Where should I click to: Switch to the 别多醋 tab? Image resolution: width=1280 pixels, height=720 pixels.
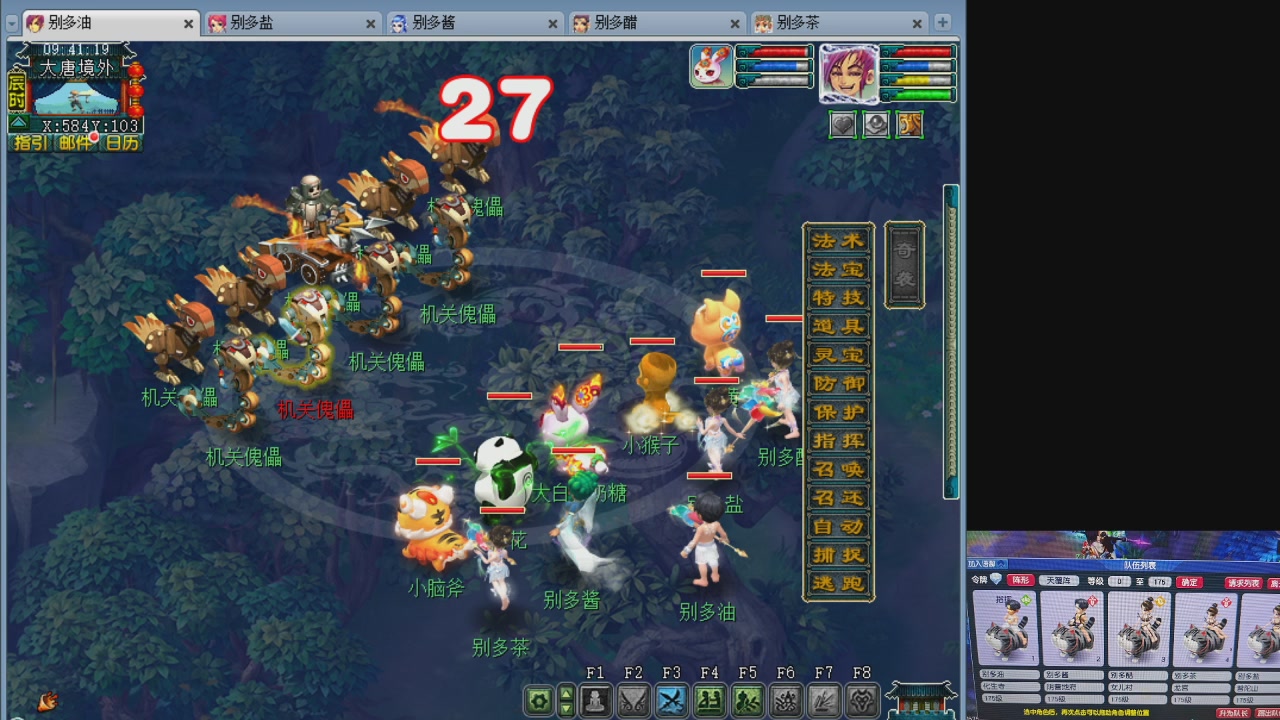[x=615, y=22]
